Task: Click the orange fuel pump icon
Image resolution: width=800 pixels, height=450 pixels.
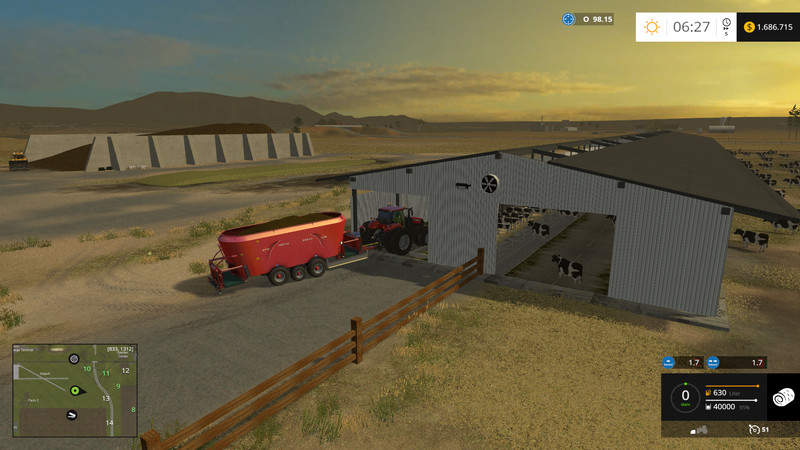Action: click(x=707, y=393)
